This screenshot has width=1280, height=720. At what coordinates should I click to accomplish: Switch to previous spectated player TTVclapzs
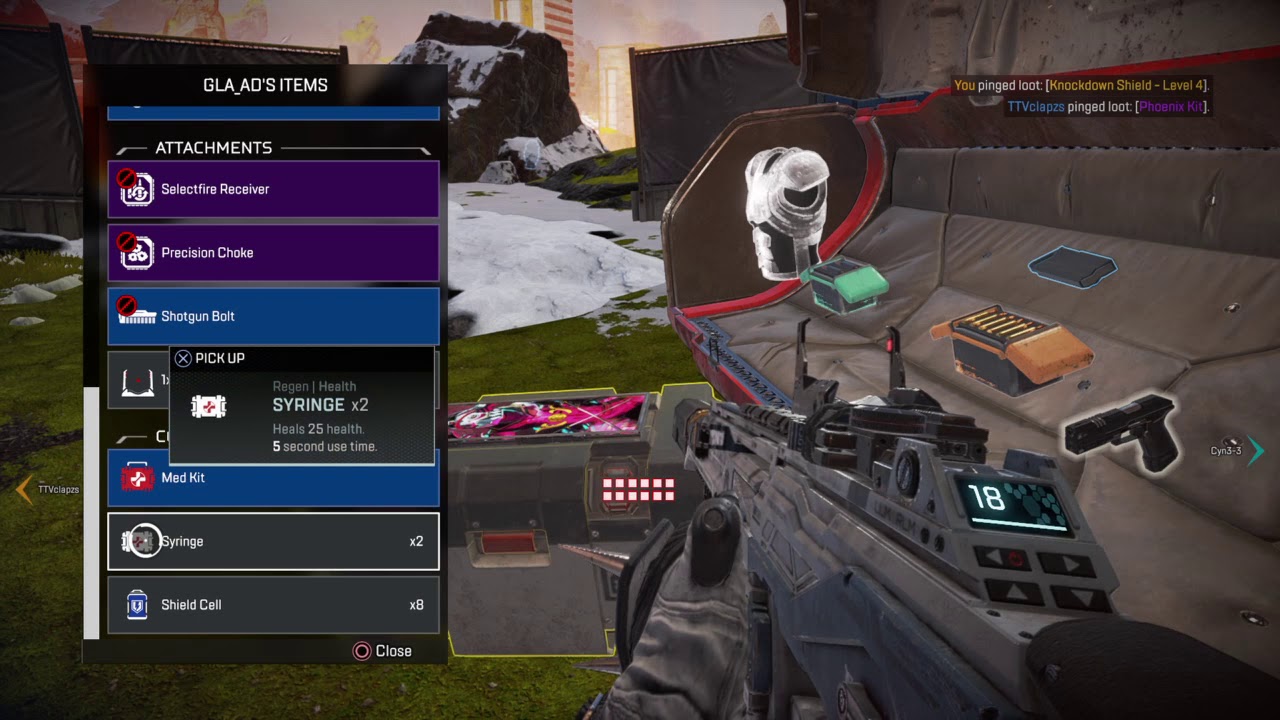[x=25, y=489]
